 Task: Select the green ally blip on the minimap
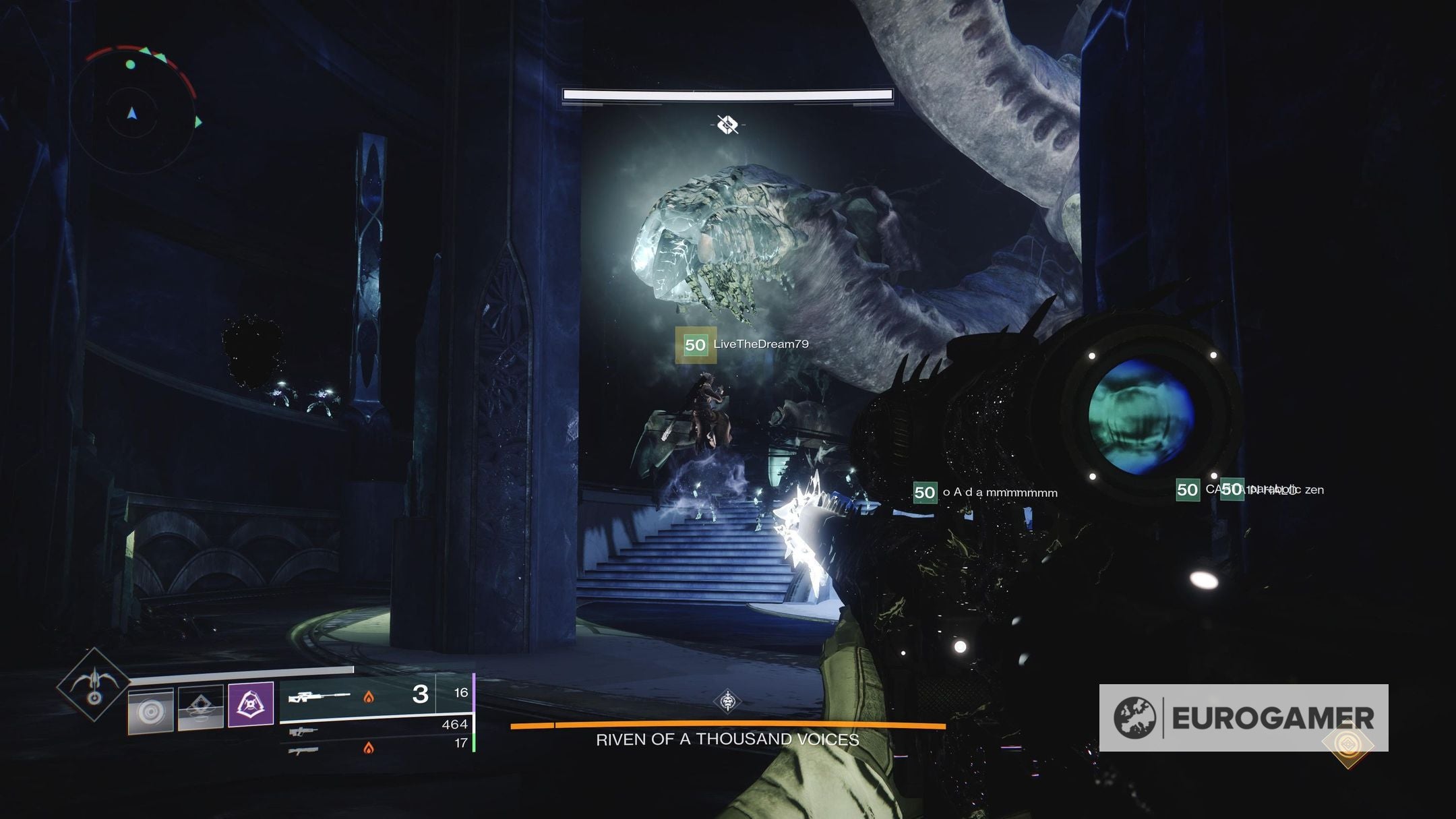(x=130, y=65)
